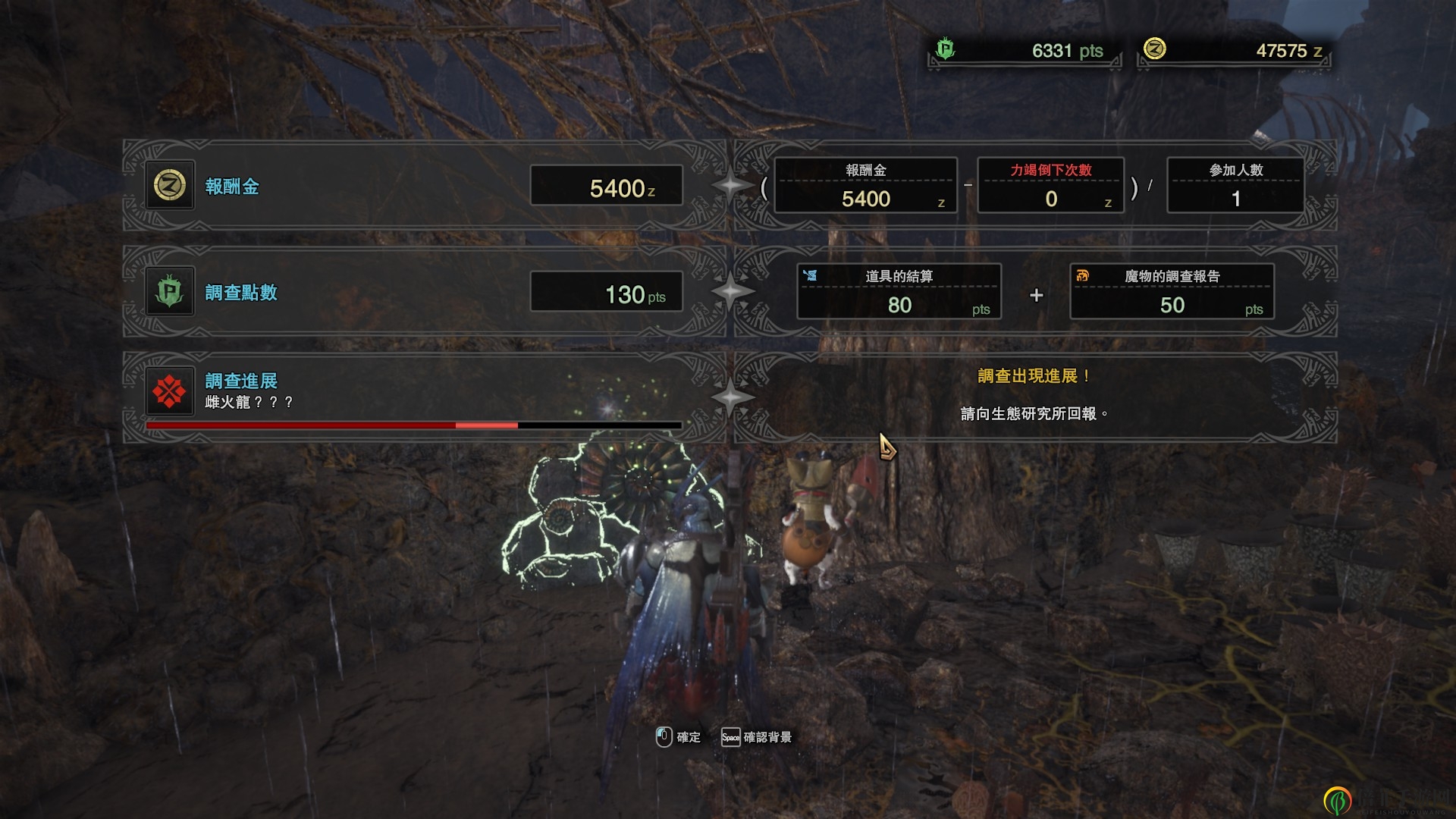Select the 調查進展 research progress row
The height and width of the screenshot is (819, 1456).
pyautogui.click(x=413, y=396)
